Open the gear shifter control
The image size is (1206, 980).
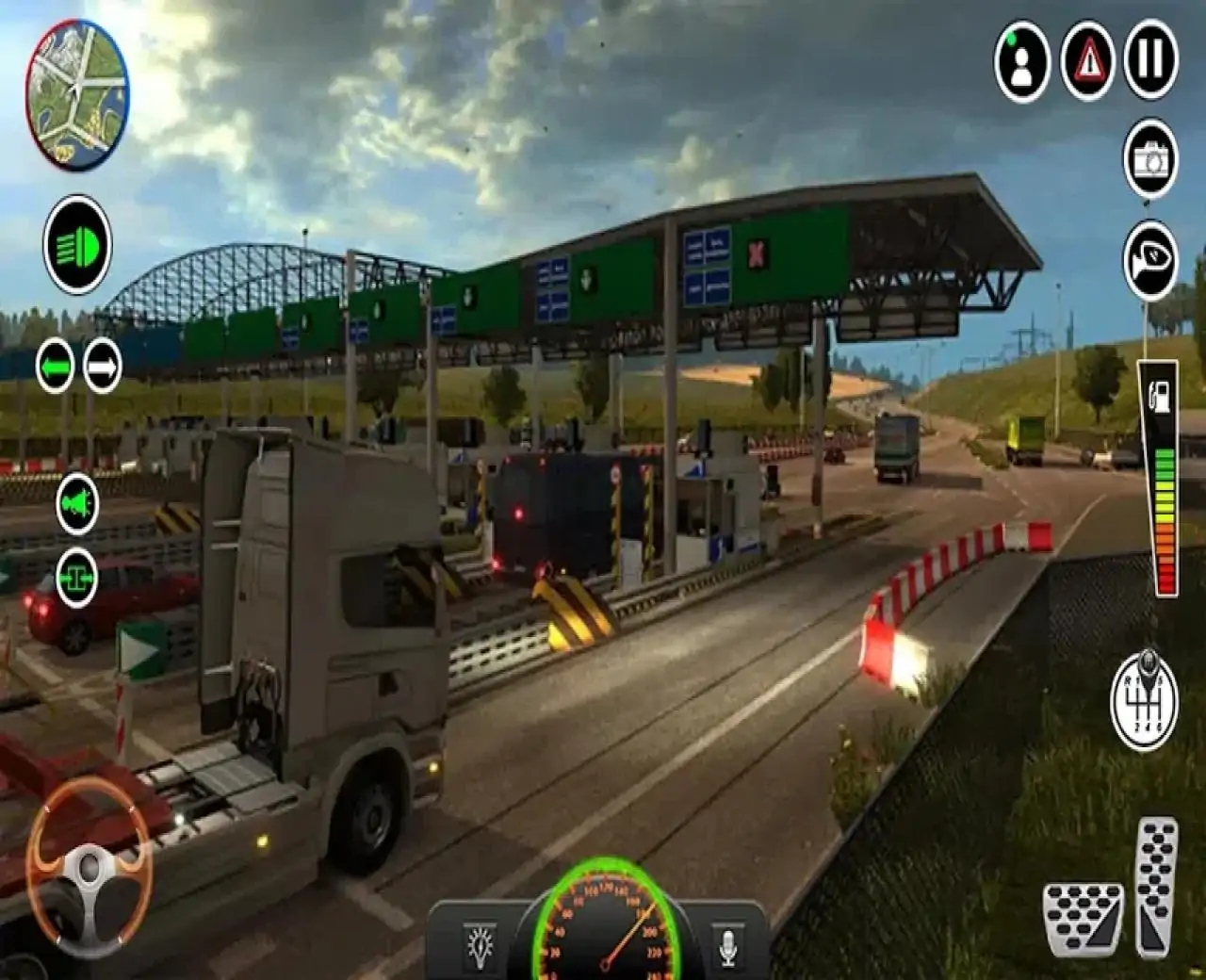pyautogui.click(x=1144, y=694)
